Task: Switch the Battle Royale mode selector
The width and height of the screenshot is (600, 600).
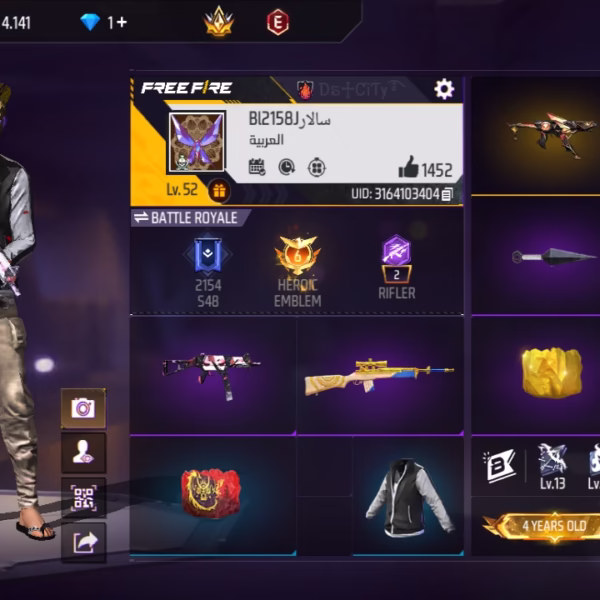Action: [x=186, y=217]
